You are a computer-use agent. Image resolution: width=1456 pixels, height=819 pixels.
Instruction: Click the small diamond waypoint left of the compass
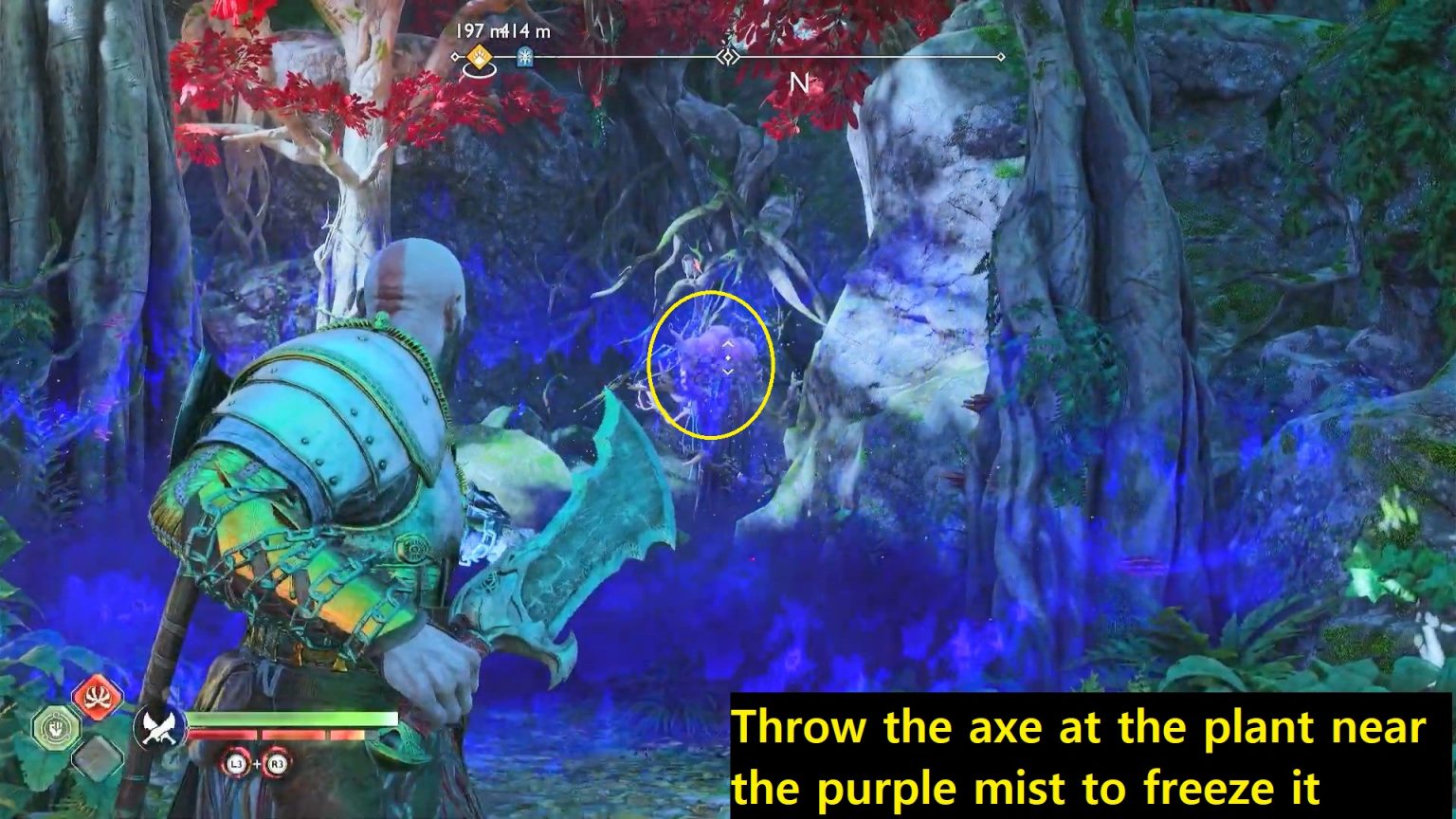coord(455,57)
